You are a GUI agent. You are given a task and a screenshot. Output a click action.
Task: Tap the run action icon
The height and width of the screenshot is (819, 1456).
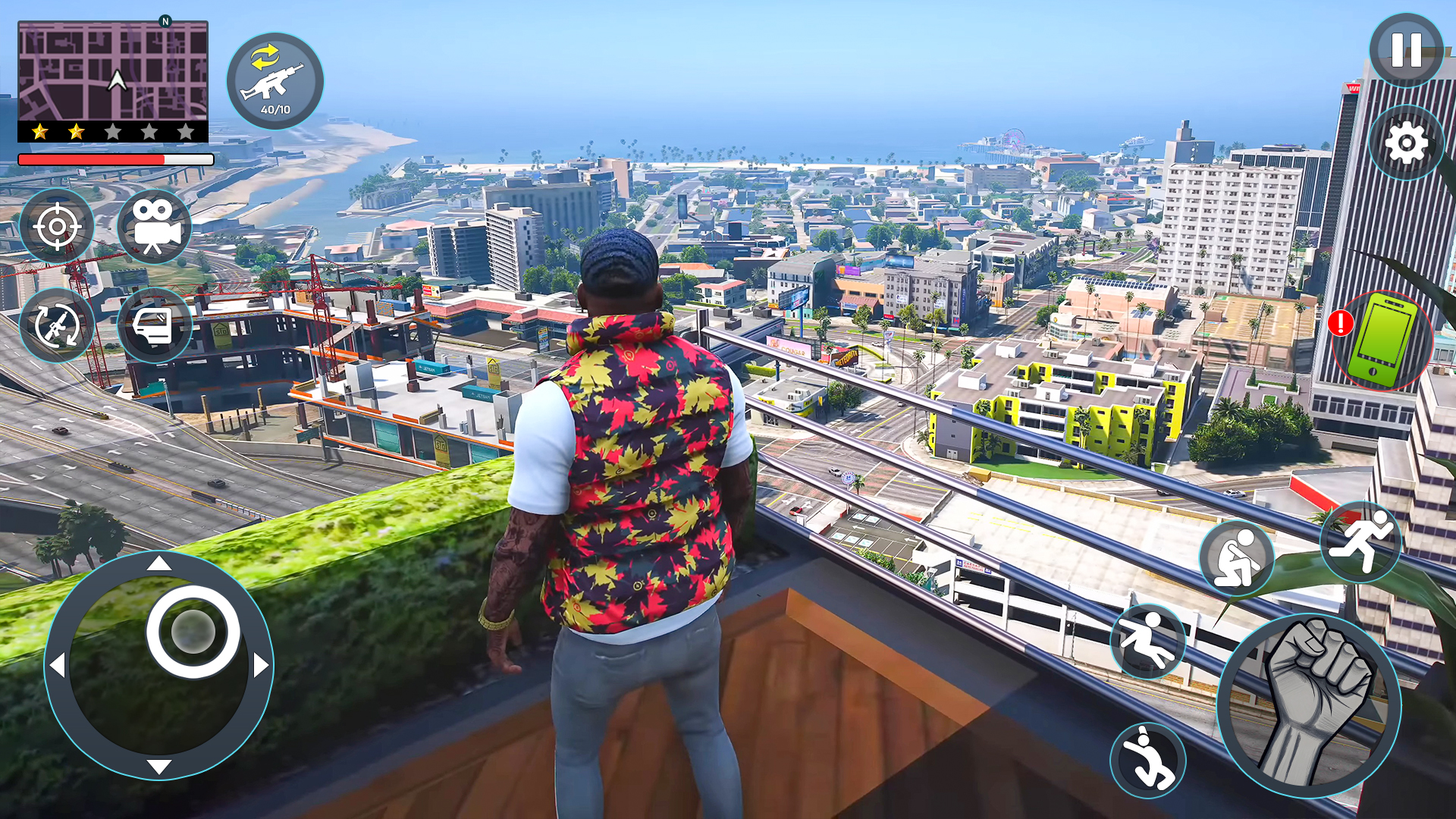[x=1361, y=541]
